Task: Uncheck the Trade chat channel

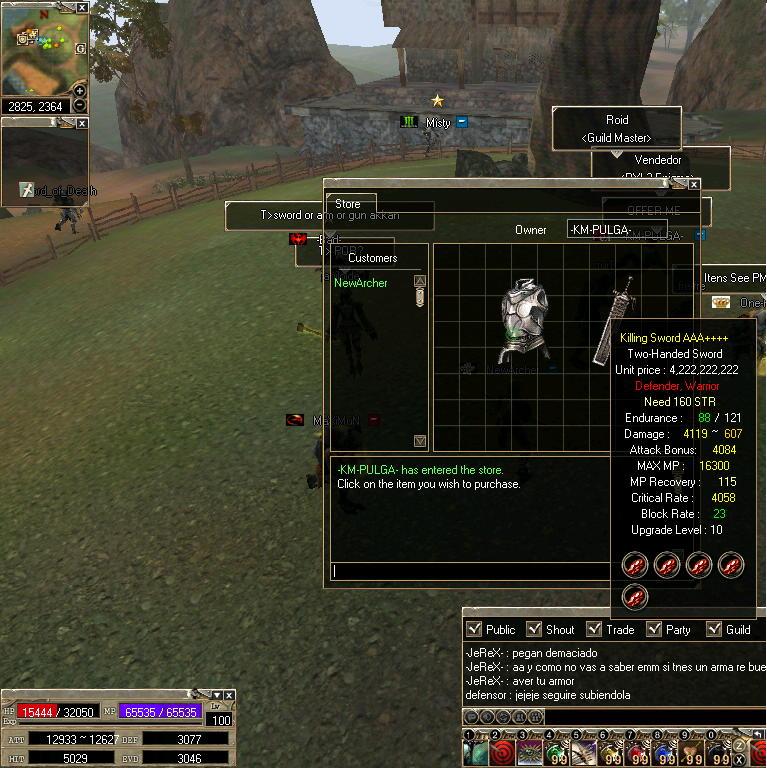Action: point(595,629)
